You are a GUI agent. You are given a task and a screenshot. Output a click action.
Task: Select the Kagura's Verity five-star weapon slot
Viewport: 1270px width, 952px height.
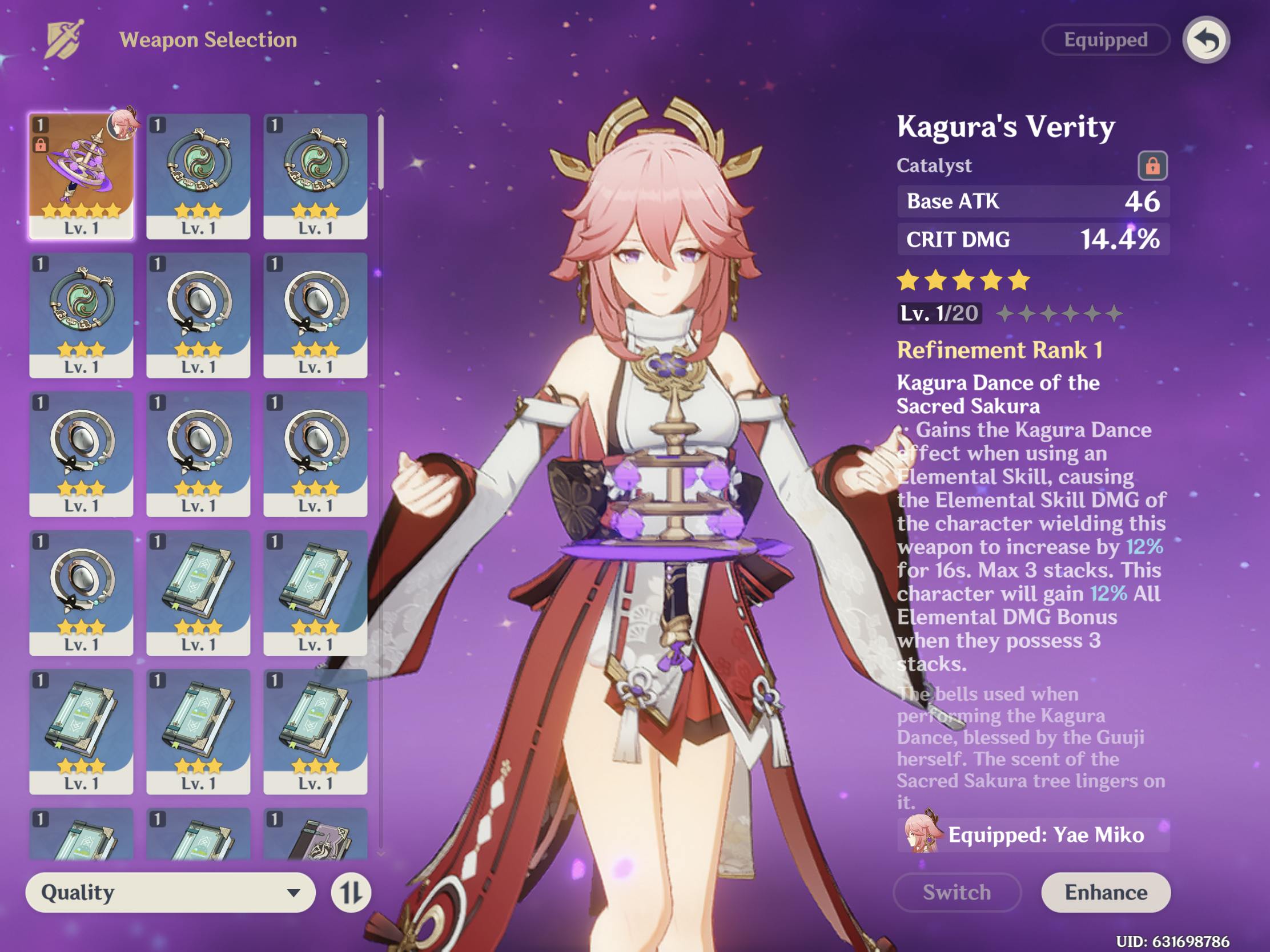82,176
